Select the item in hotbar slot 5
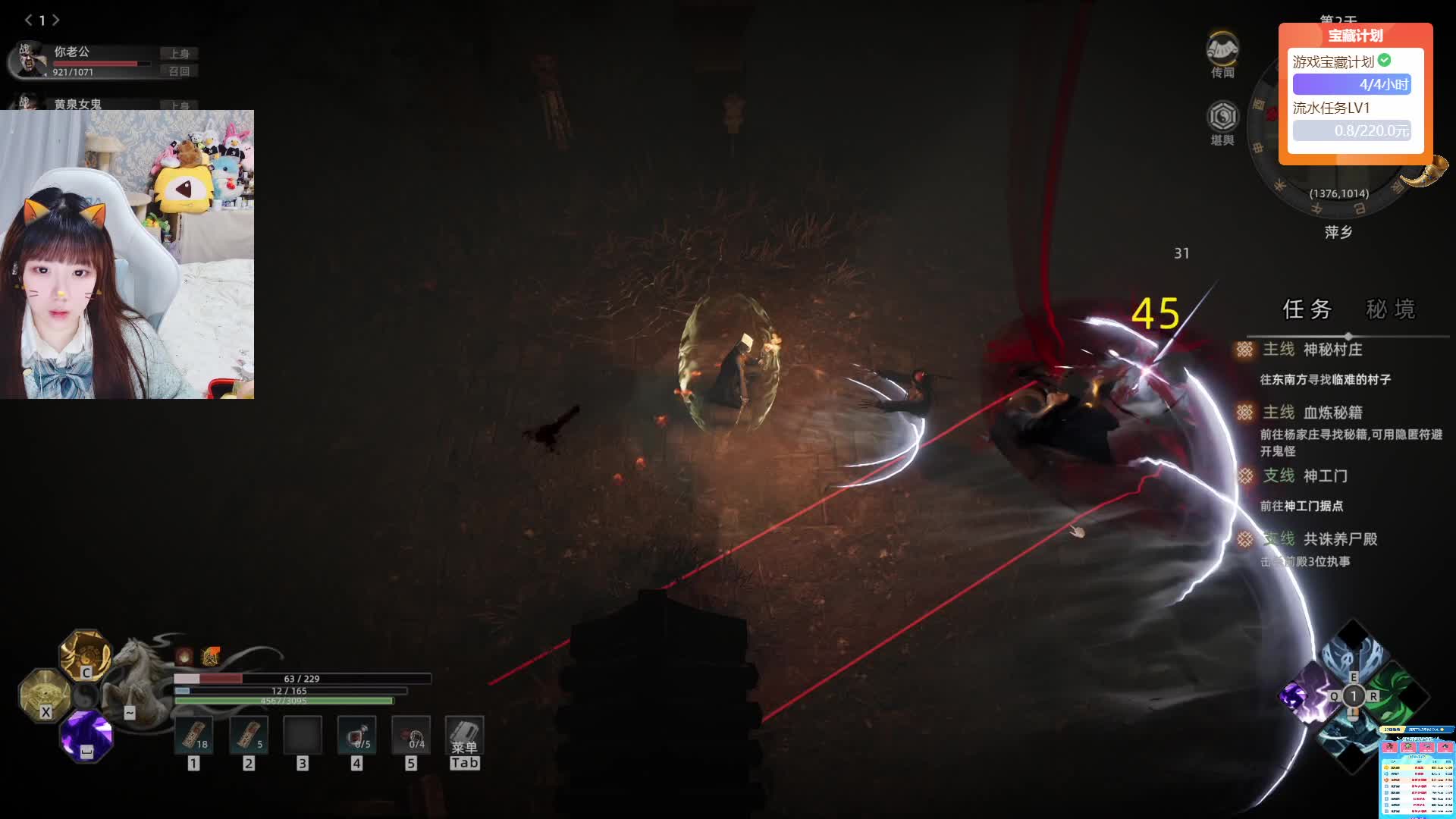This screenshot has width=1456, height=819. pos(411,736)
